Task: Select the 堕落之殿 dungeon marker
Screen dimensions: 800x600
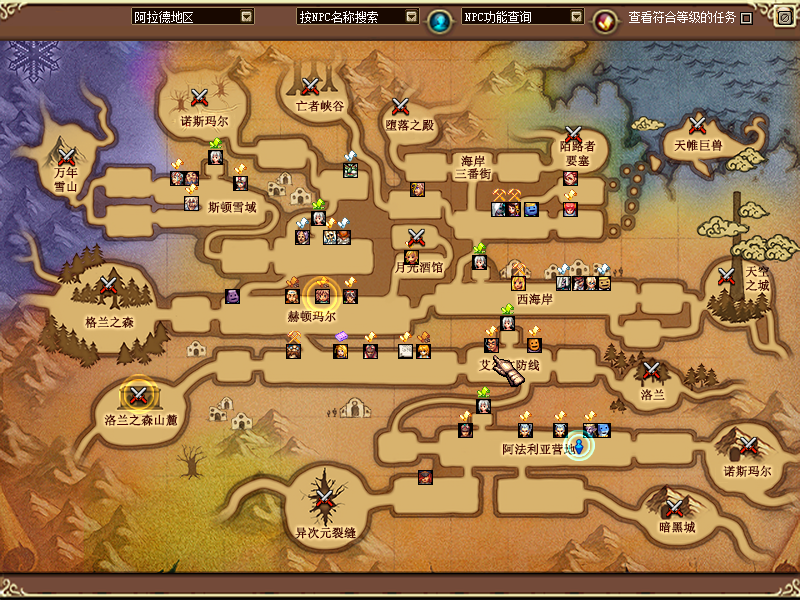Action: pos(401,105)
